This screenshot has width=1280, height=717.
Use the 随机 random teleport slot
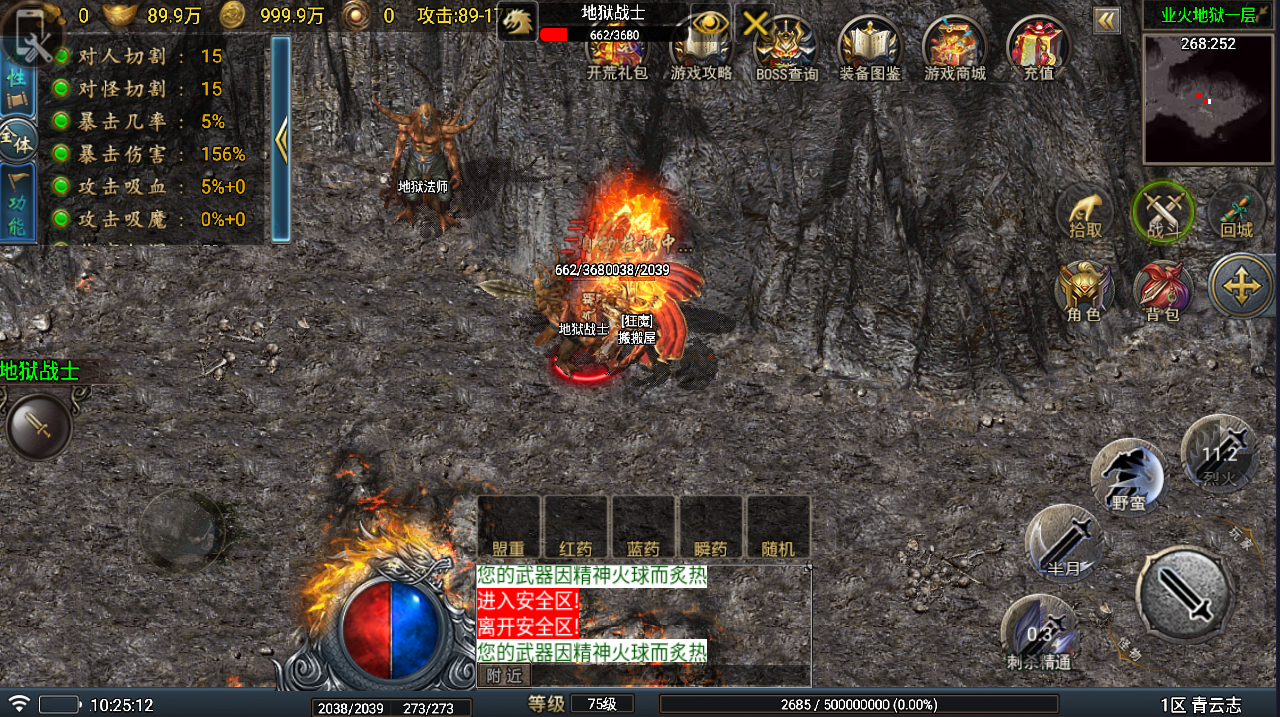778,527
